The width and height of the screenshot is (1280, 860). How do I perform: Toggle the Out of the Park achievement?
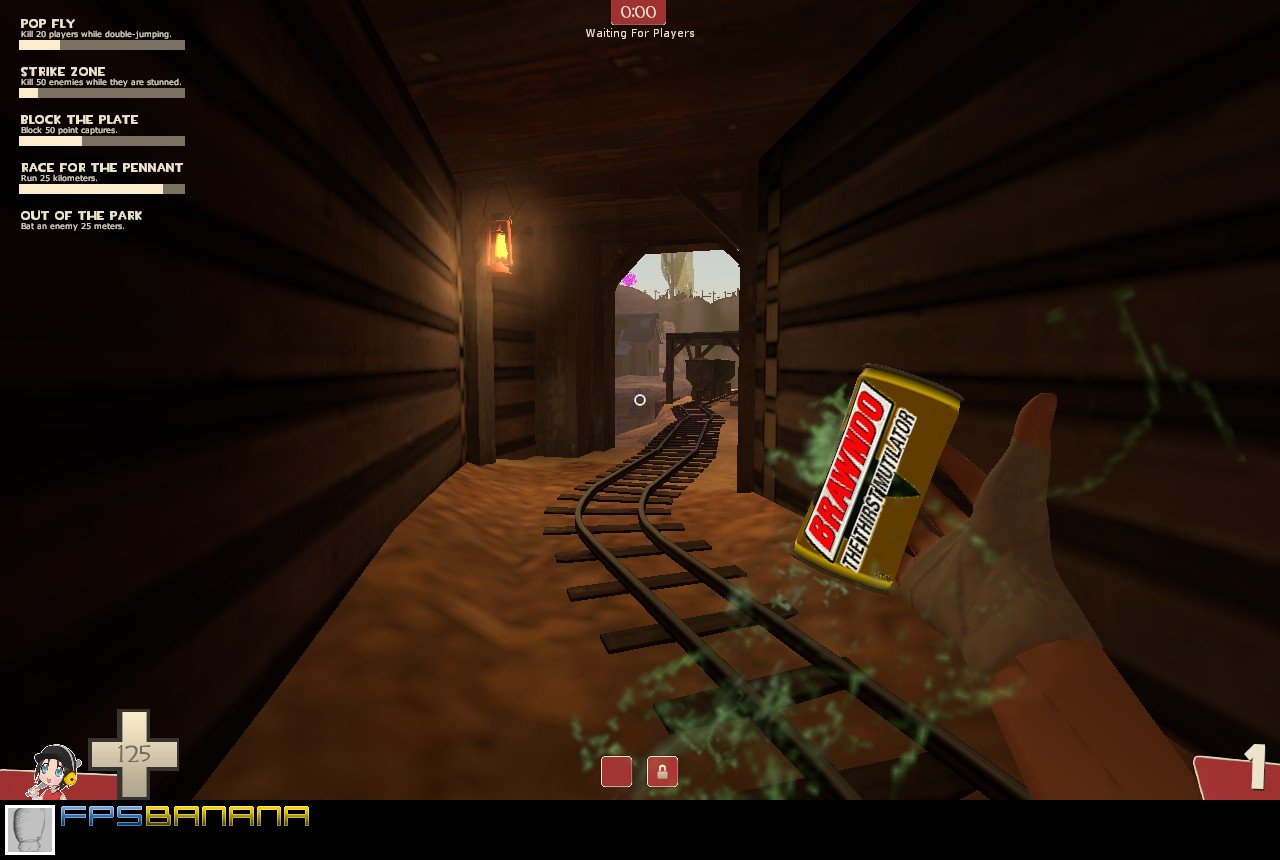[x=80, y=215]
